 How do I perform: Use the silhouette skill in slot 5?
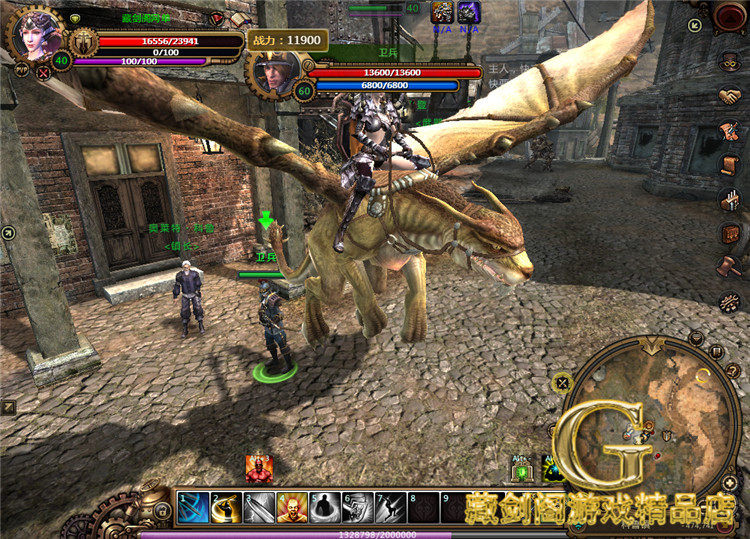[325, 507]
